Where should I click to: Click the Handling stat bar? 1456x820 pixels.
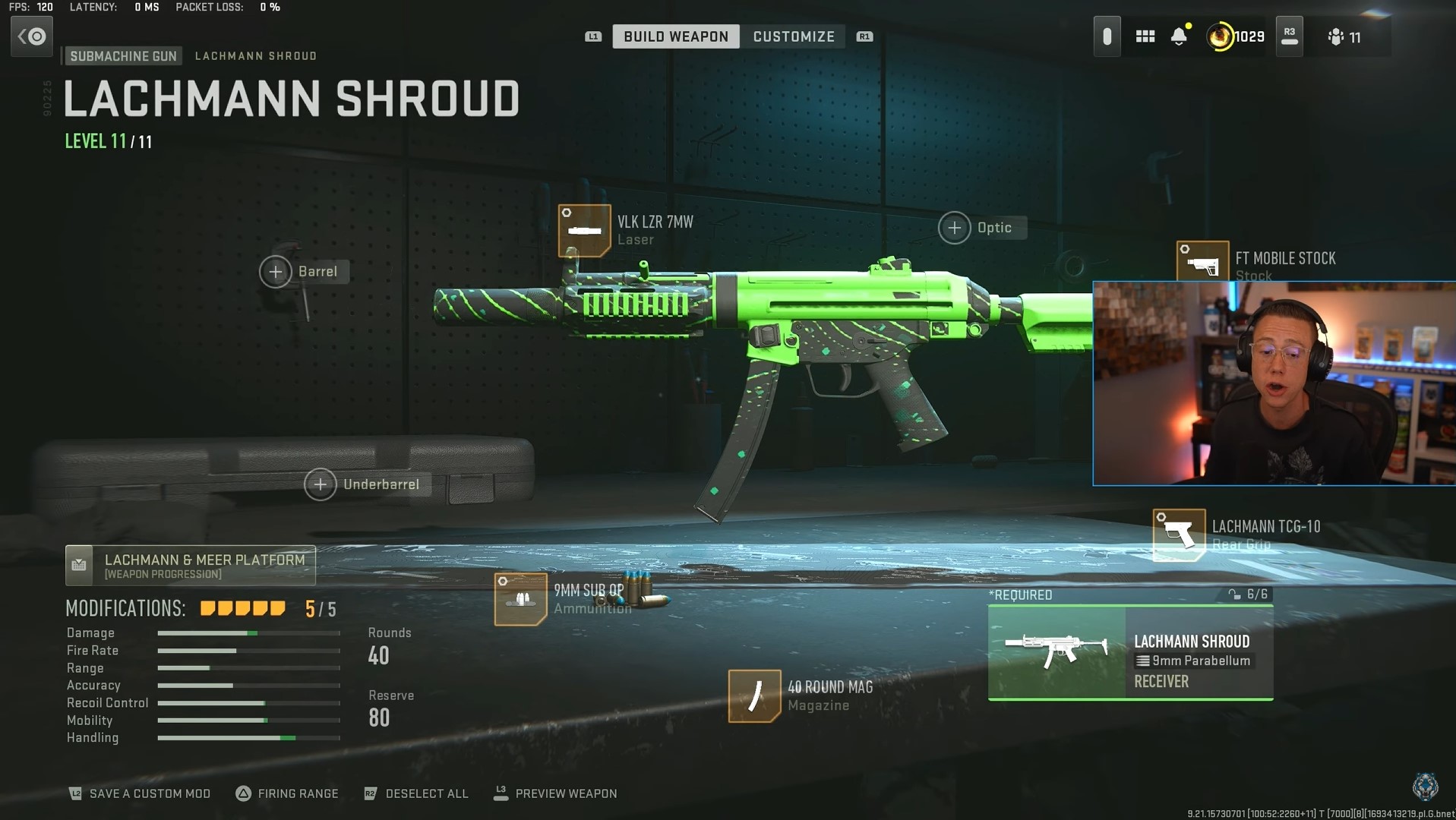[248, 737]
